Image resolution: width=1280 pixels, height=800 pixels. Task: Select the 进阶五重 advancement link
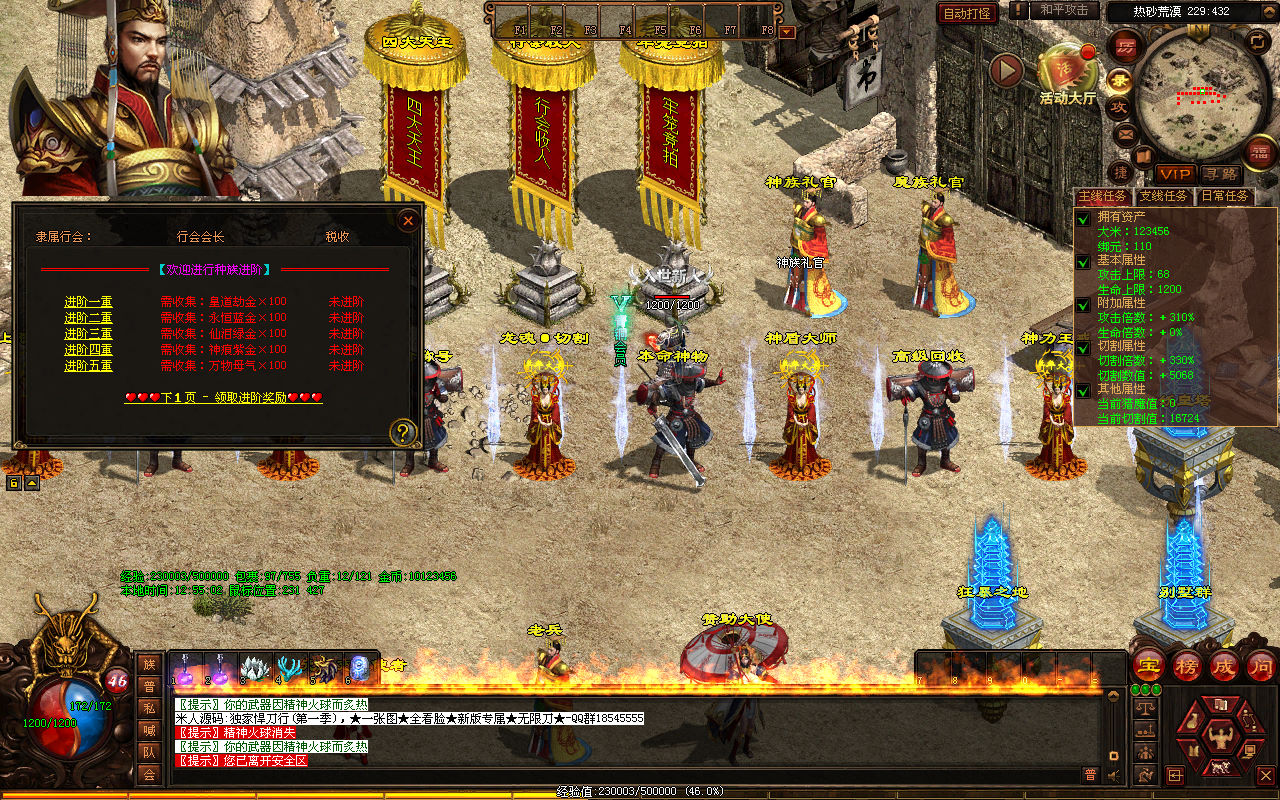click(x=88, y=366)
